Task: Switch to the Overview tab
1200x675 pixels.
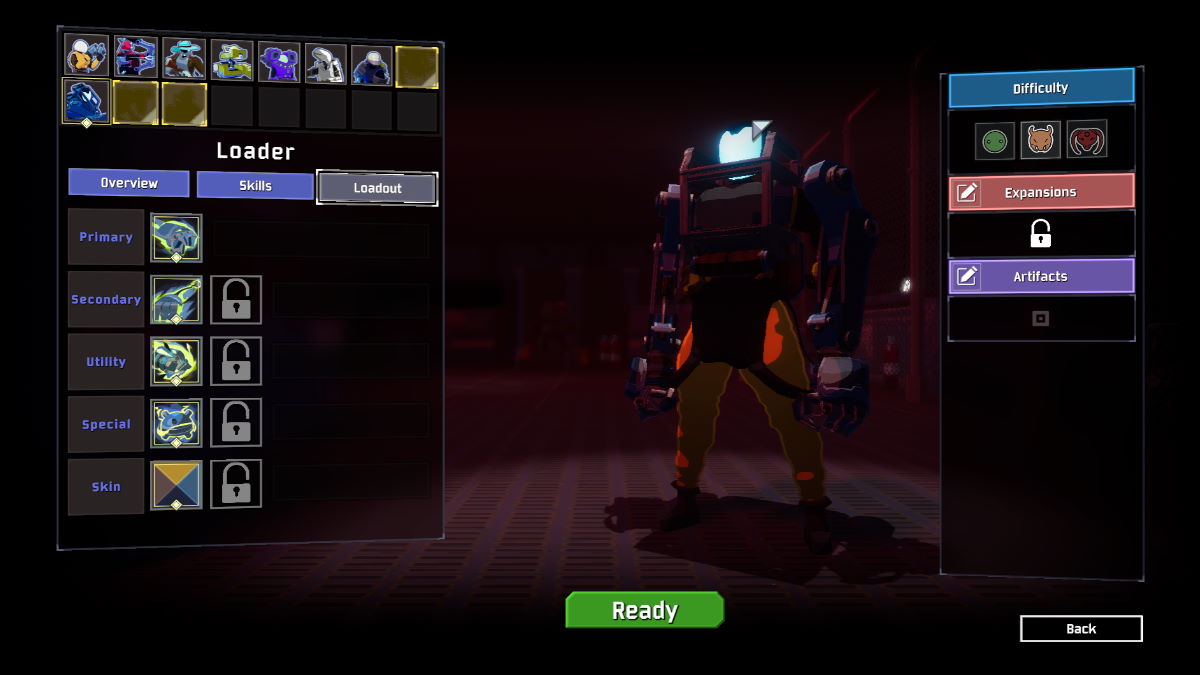Action: pyautogui.click(x=129, y=183)
